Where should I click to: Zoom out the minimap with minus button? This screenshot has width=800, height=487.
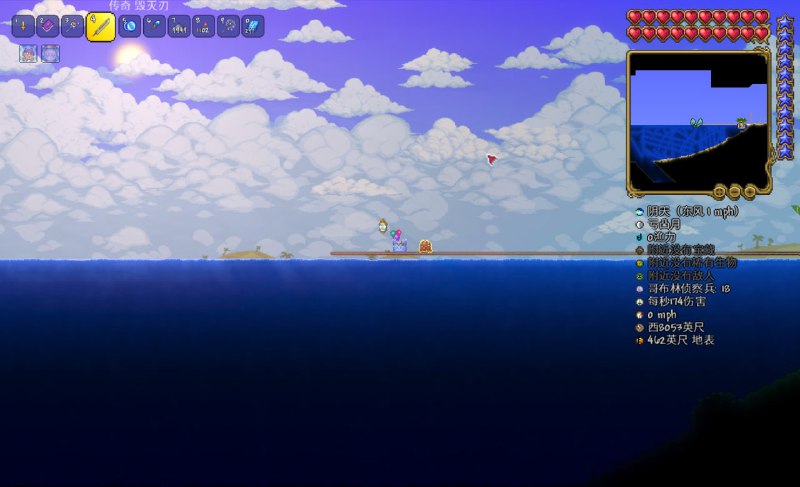click(735, 191)
